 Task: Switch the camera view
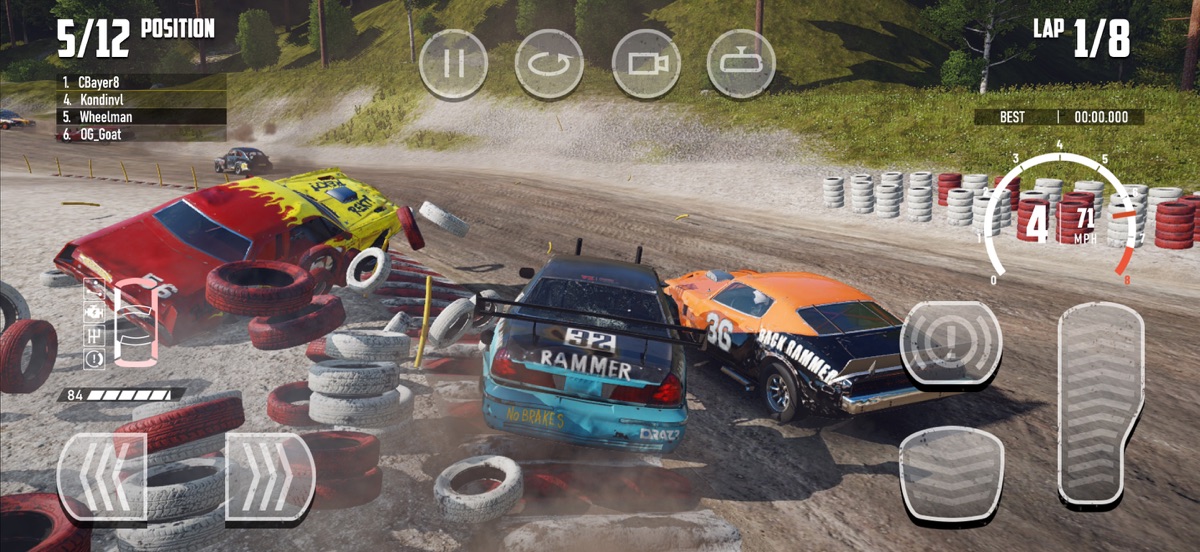646,64
